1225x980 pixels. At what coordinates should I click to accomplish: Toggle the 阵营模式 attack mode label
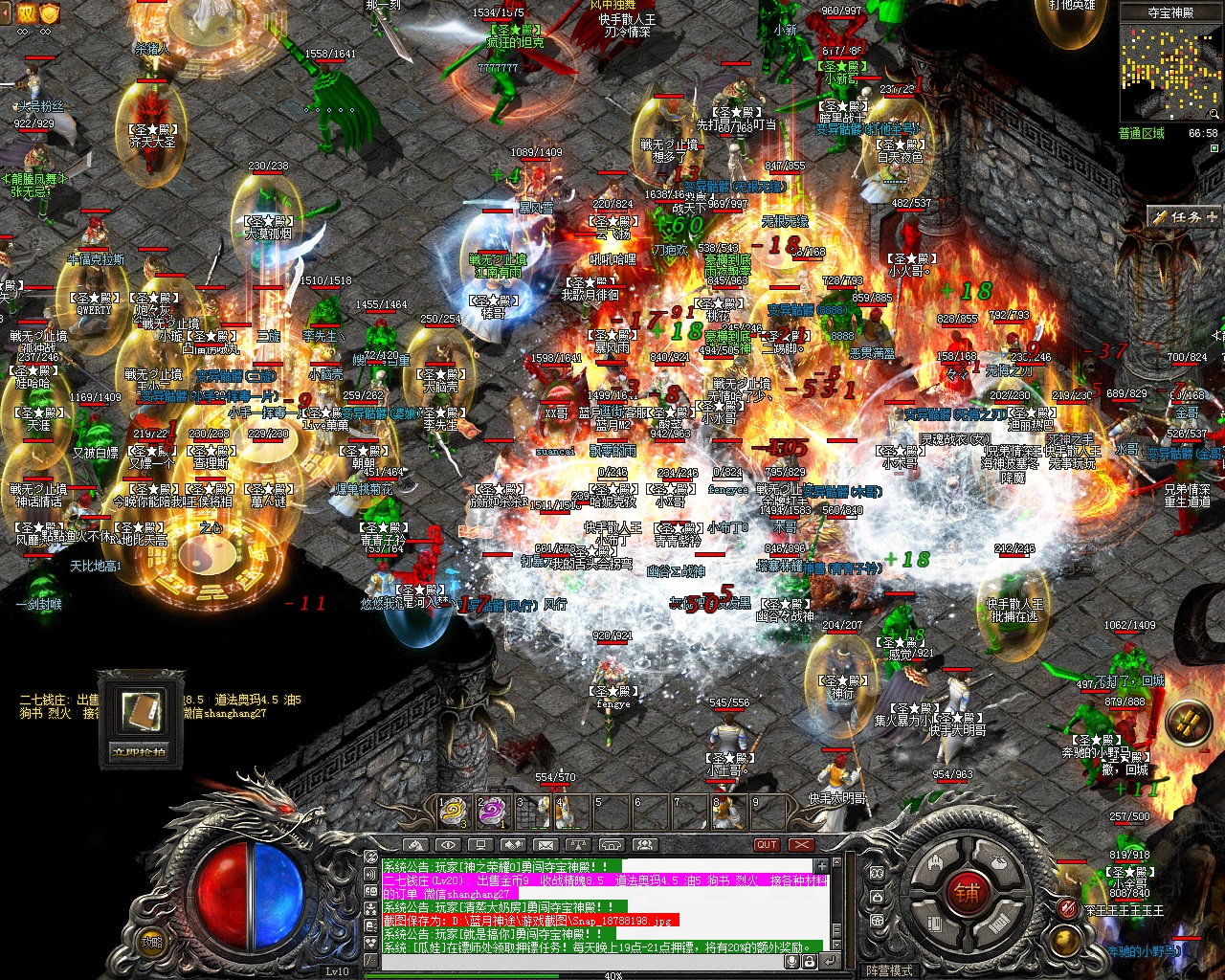pos(889,970)
